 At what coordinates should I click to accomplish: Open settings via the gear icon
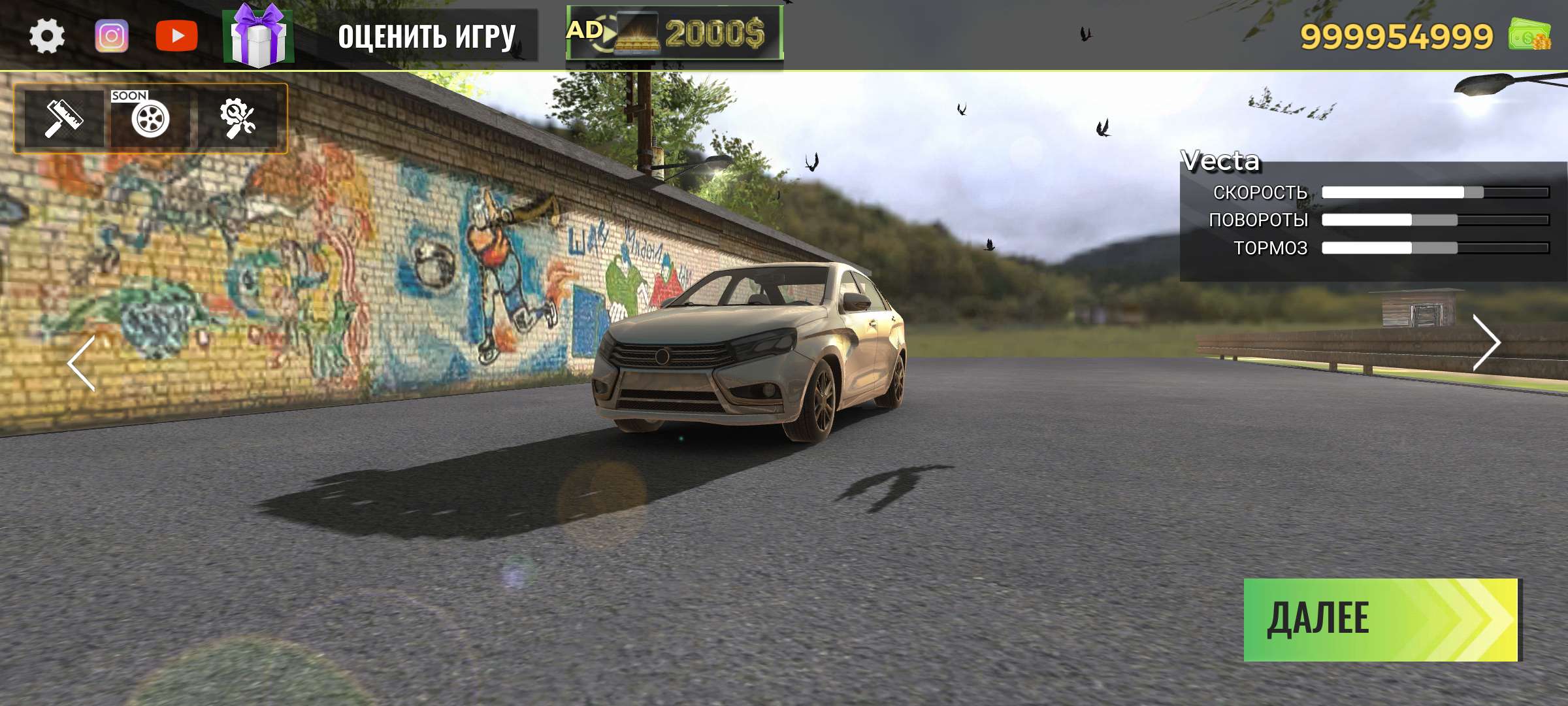47,36
